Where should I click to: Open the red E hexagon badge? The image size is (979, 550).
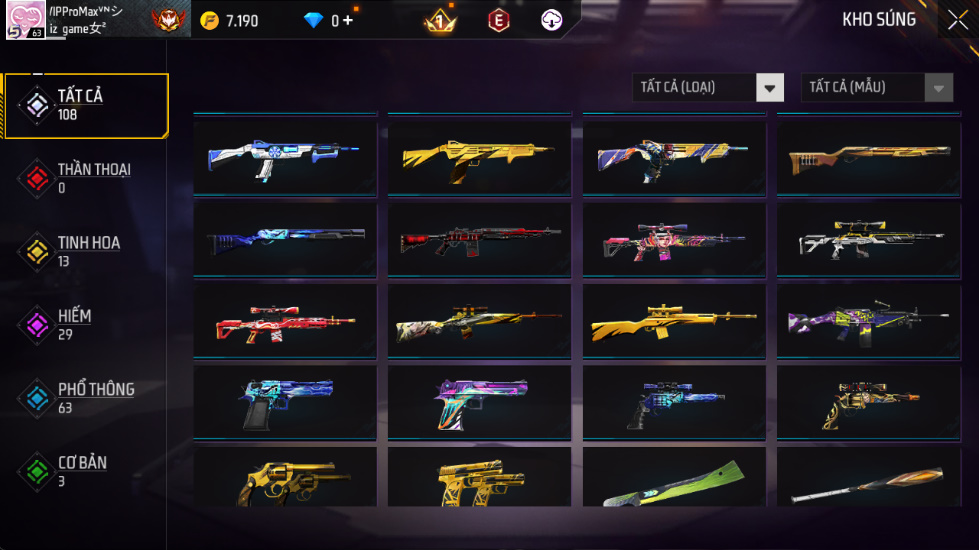(x=498, y=20)
